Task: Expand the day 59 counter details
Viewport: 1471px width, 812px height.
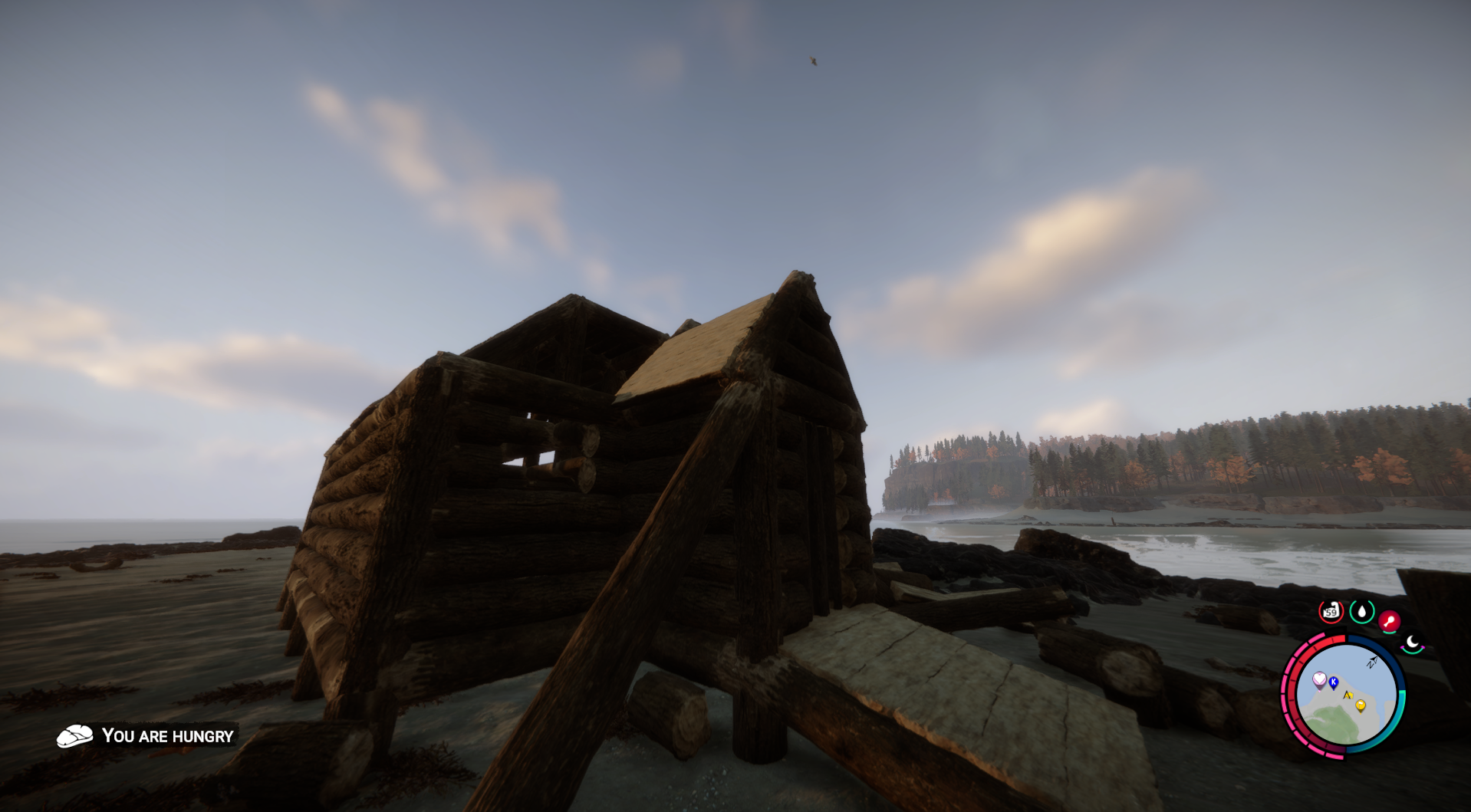Action: (1331, 610)
